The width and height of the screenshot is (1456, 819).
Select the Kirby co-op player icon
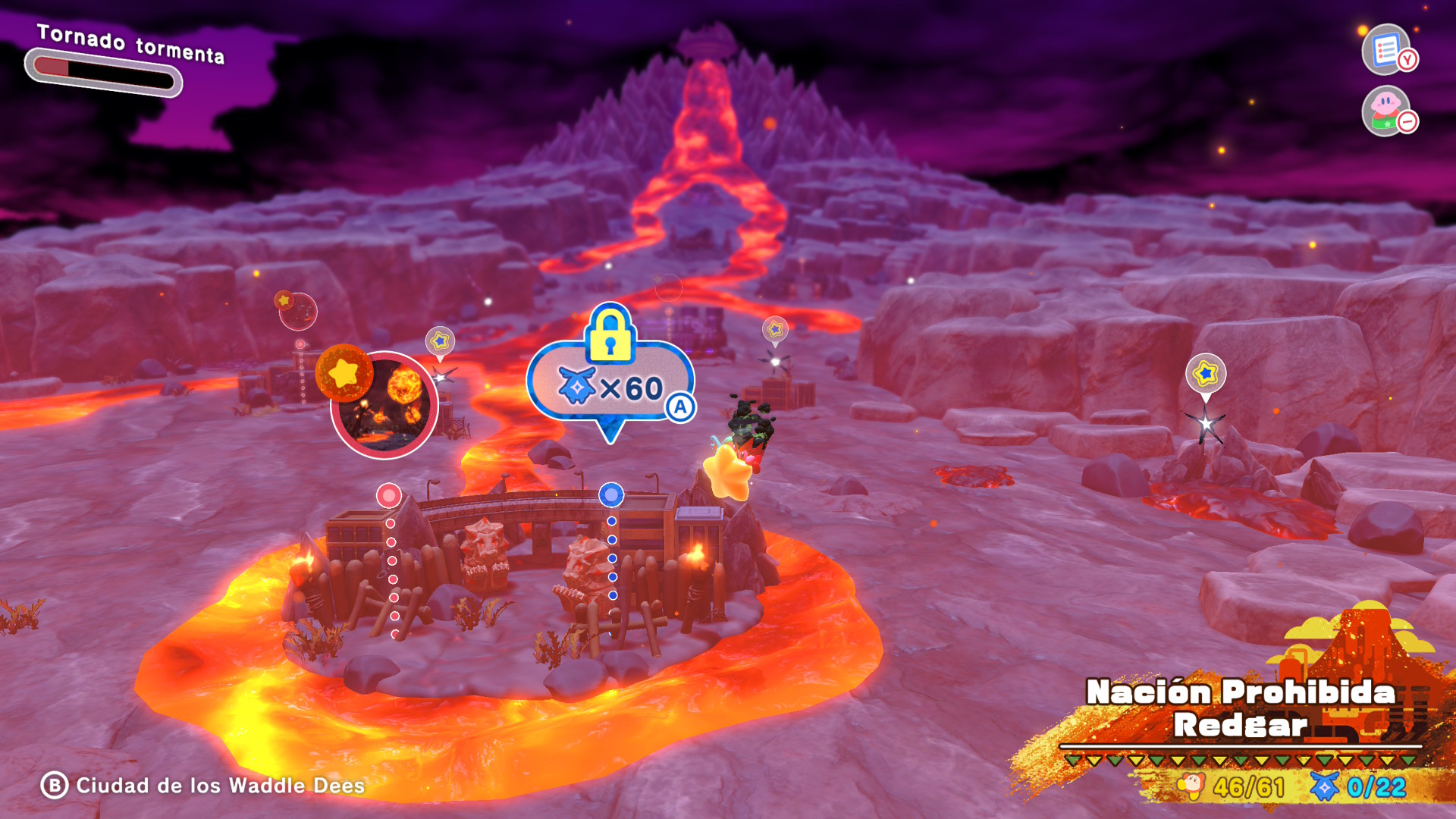click(x=1385, y=111)
